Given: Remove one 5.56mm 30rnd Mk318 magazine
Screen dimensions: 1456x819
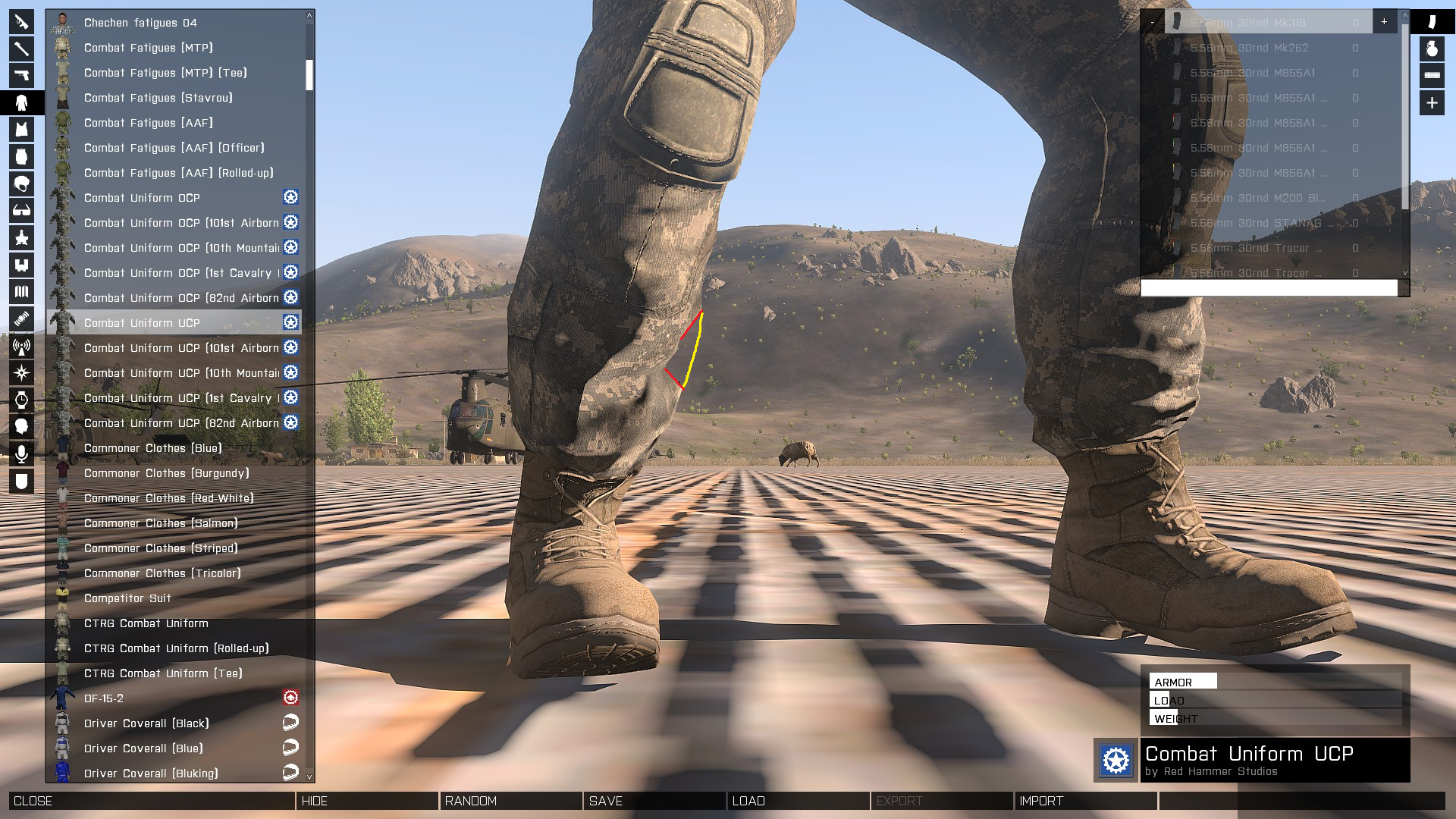Looking at the screenshot, I should click(1153, 22).
